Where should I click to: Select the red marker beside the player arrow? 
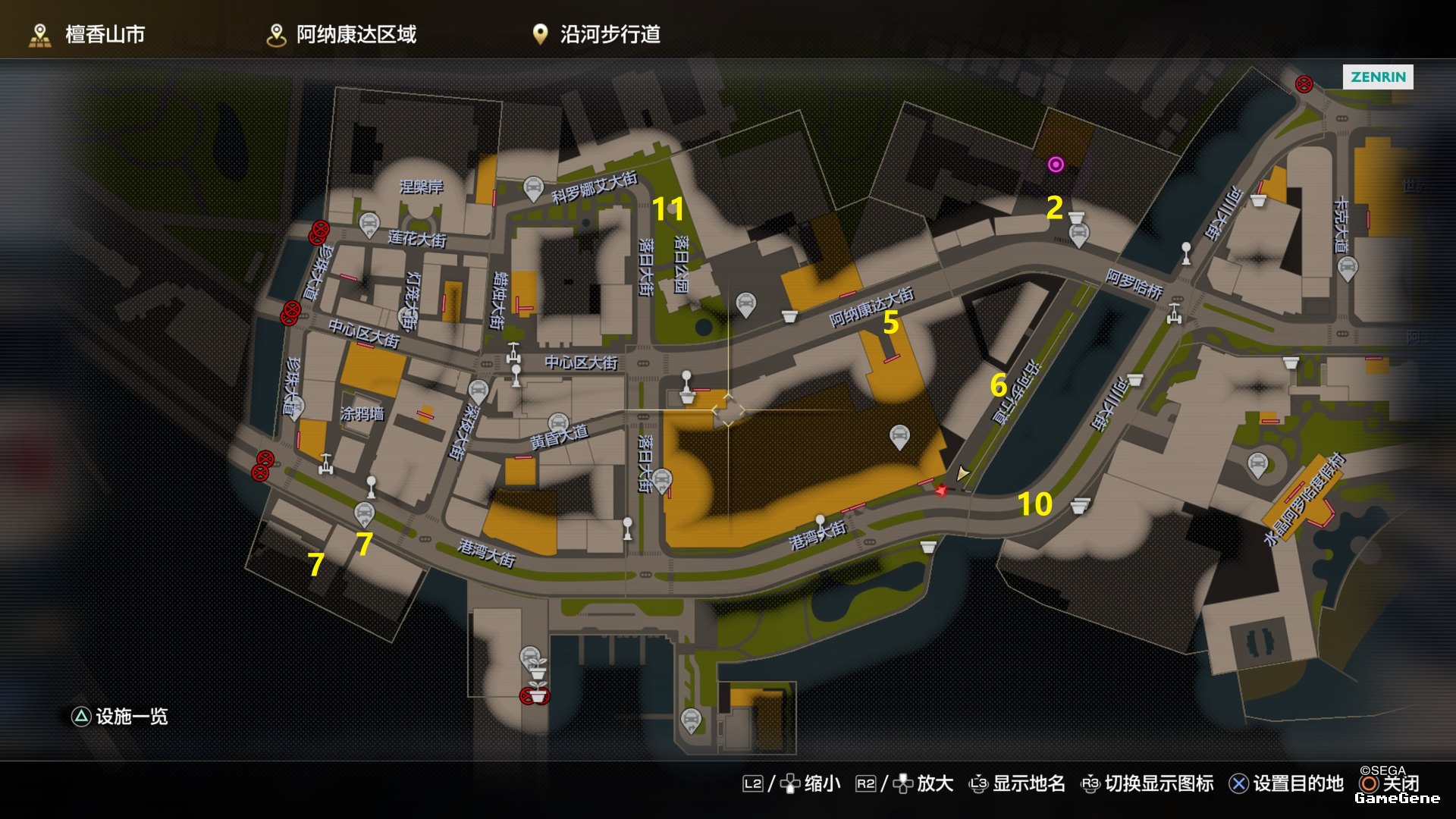tap(940, 491)
